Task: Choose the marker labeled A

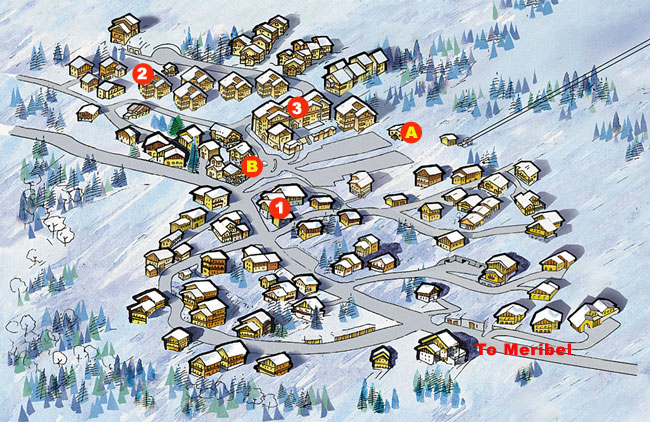Action: click(410, 130)
